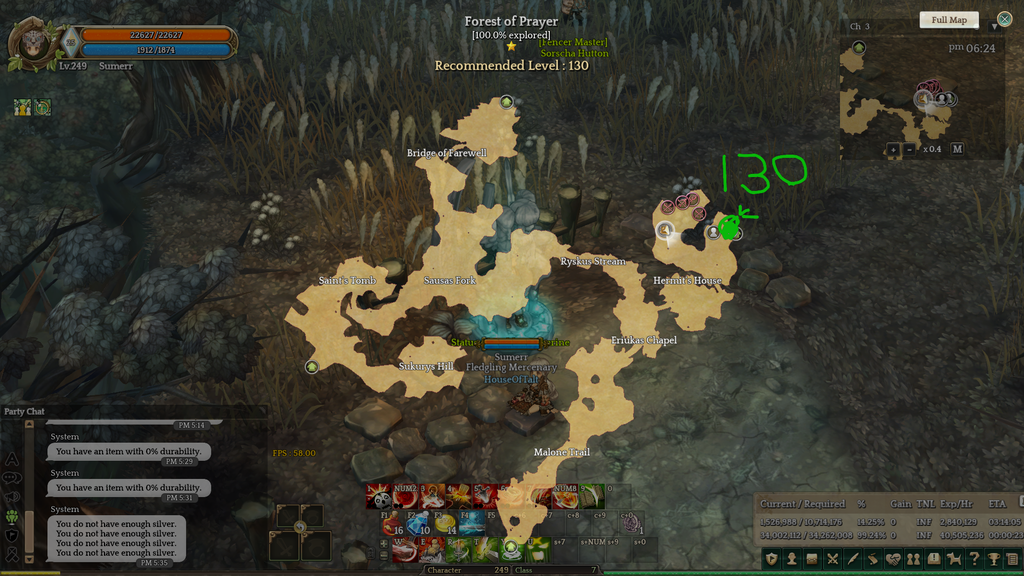1024x576 pixels.
Task: Open the trophy achievements icon
Action: click(993, 559)
